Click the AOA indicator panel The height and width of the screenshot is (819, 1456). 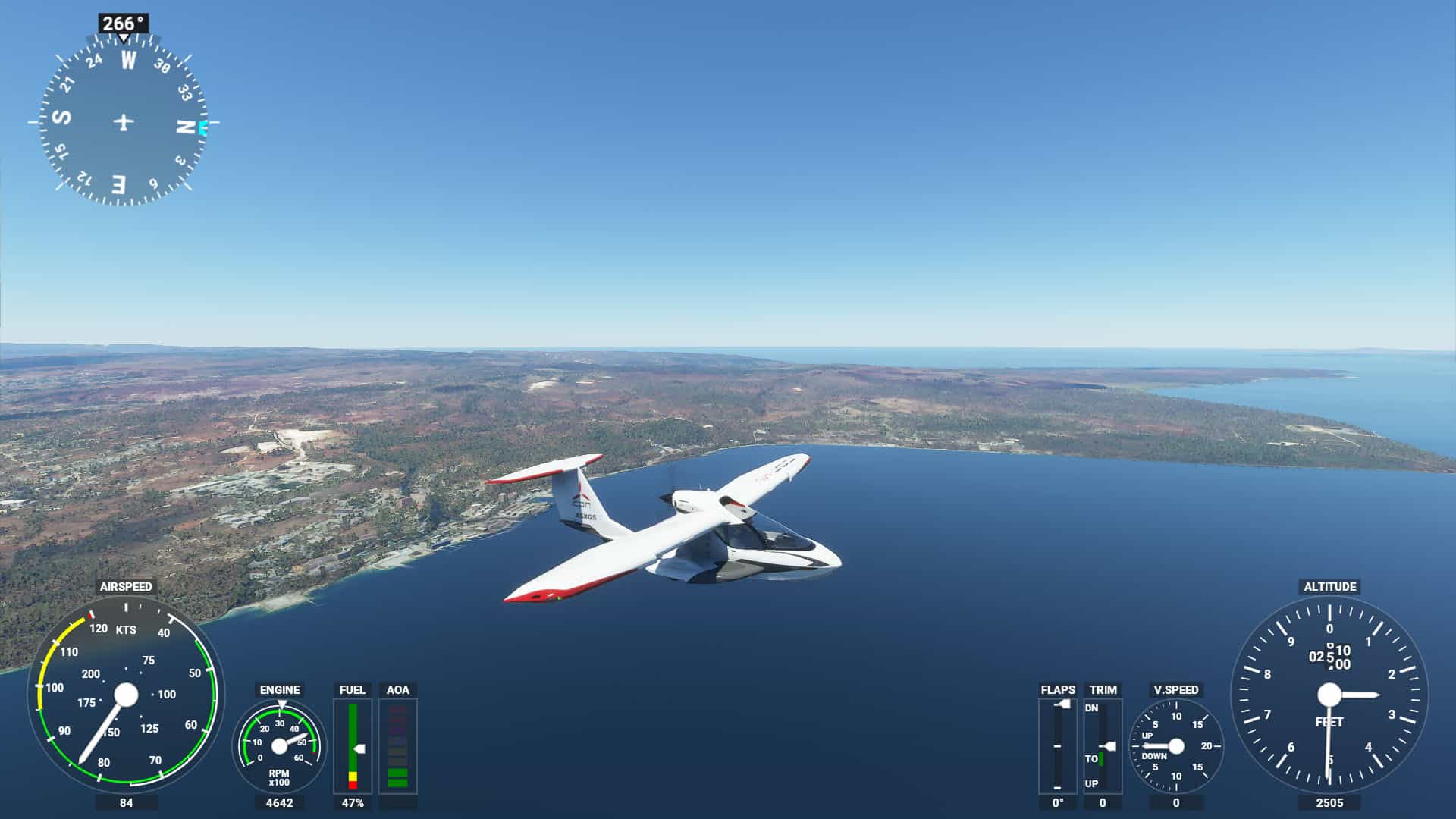397,746
